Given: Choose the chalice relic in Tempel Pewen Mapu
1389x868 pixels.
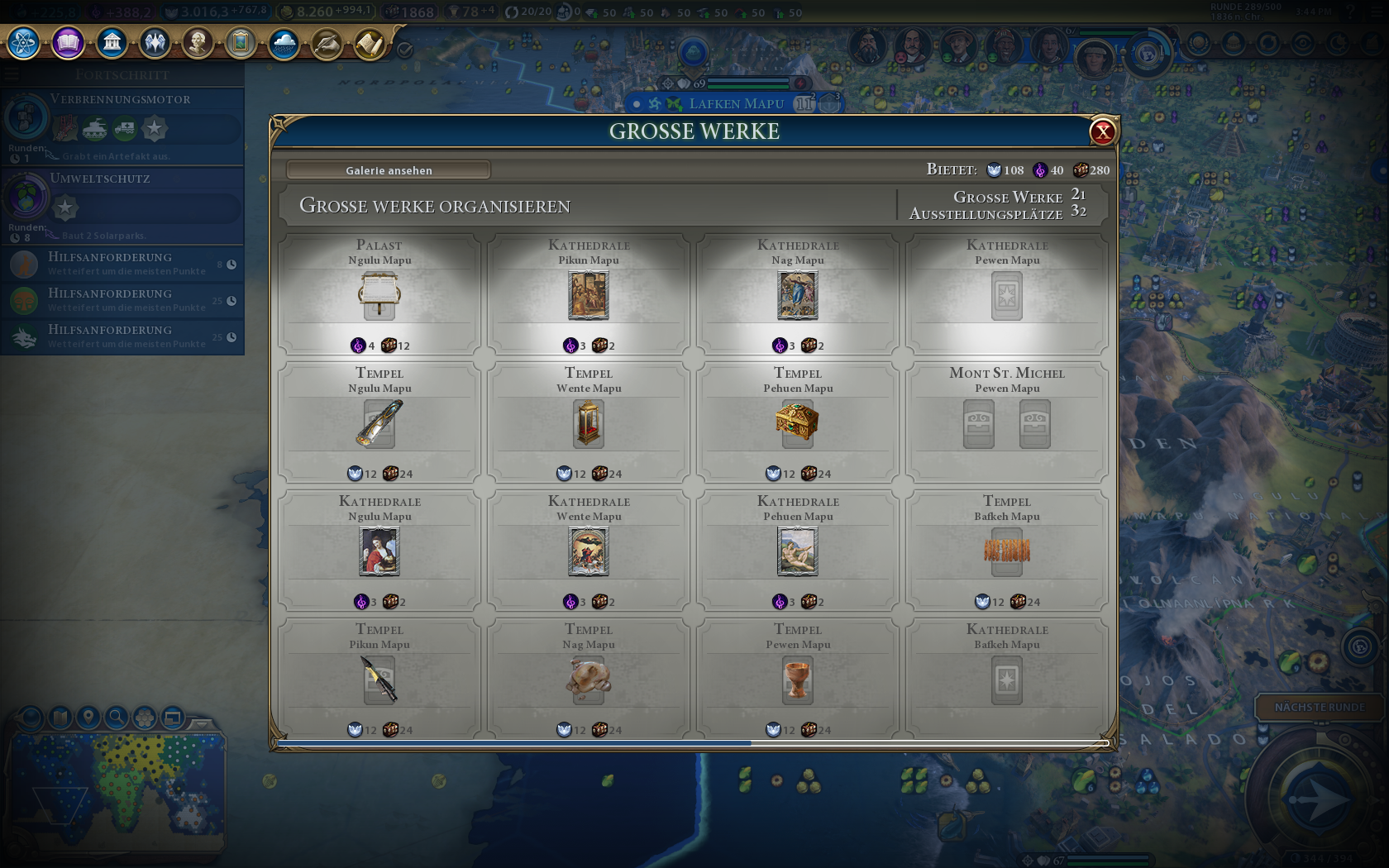Looking at the screenshot, I should pos(798,680).
